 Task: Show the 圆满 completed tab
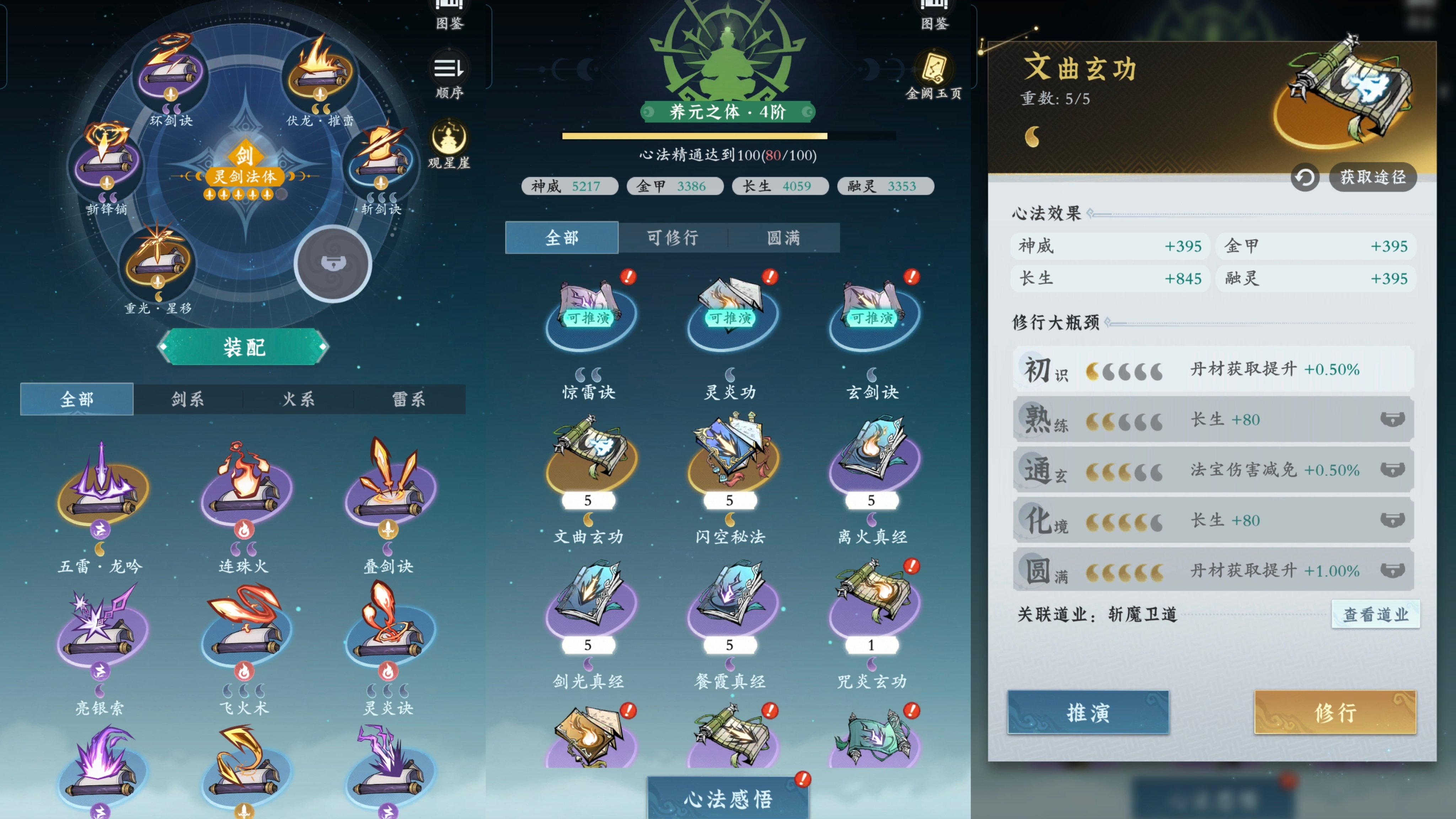[783, 237]
